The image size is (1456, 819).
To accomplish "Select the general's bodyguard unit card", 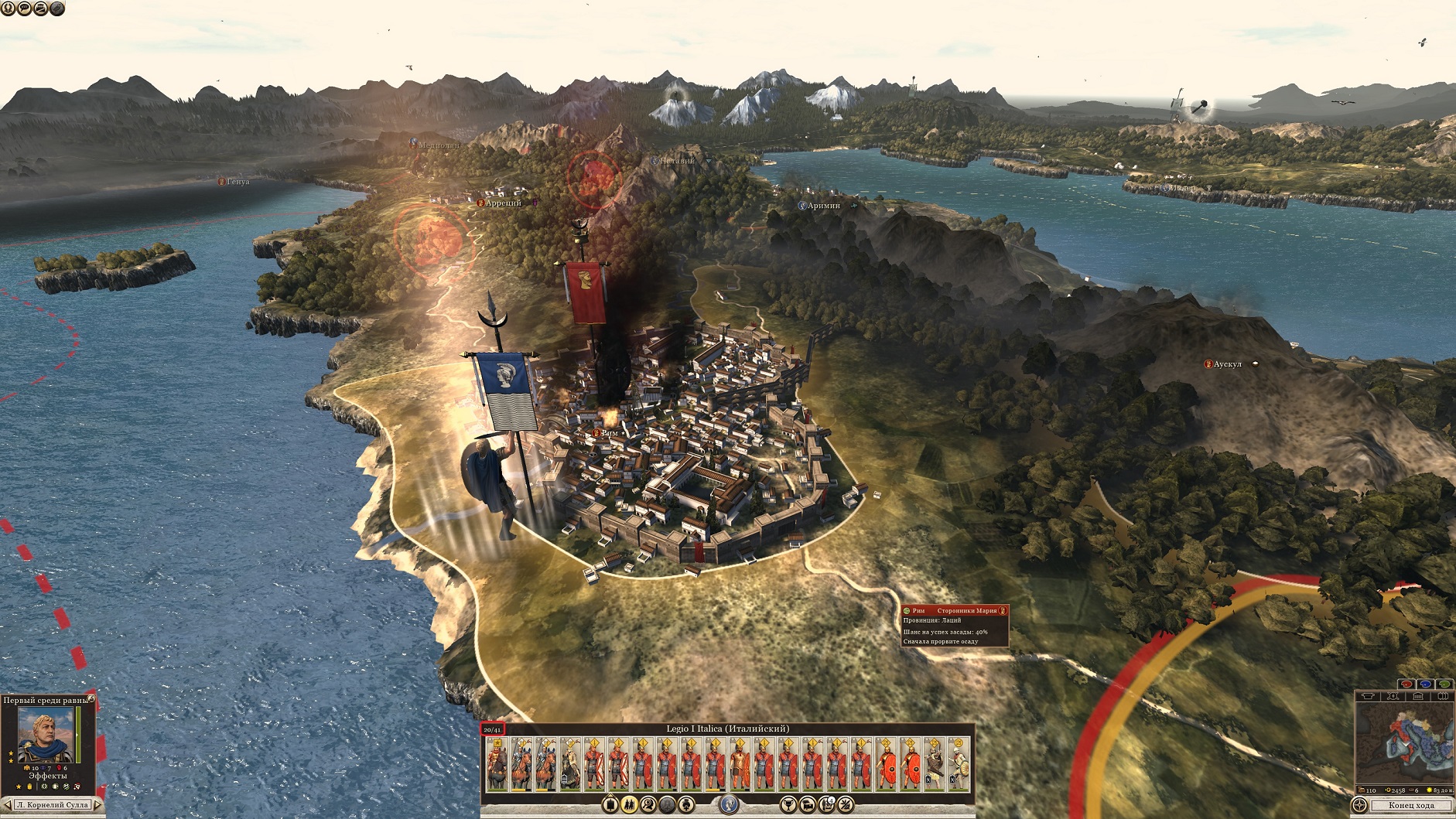I will [497, 764].
